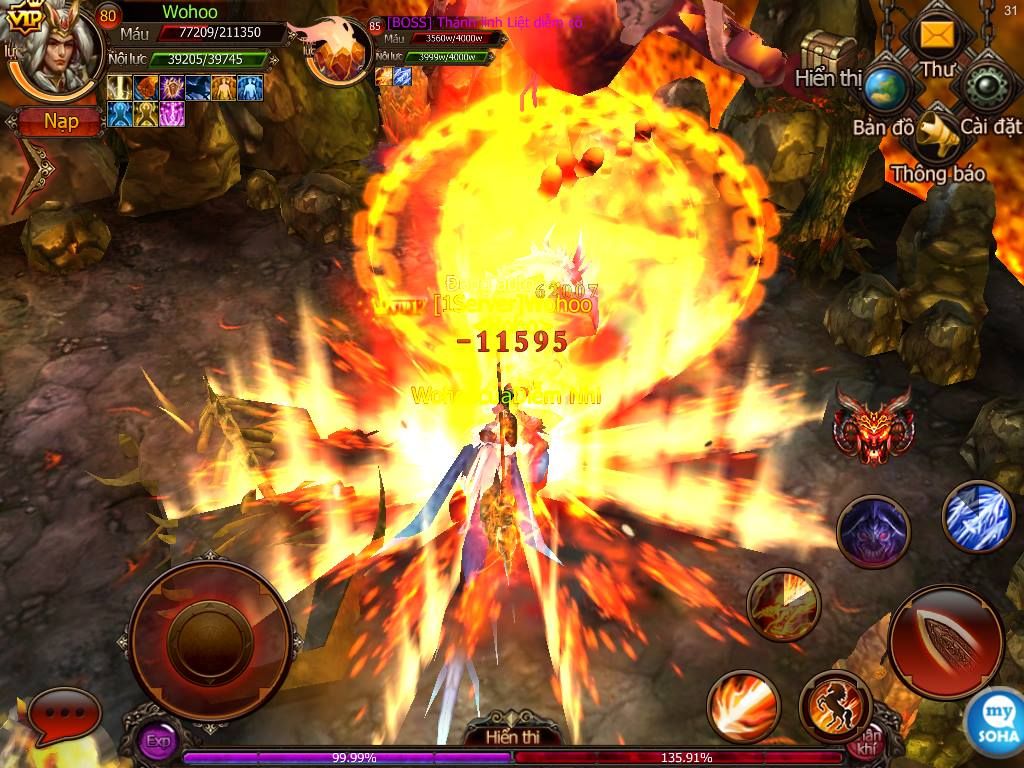Open the Nạp recharge button
This screenshot has height=768, width=1024.
coord(60,122)
